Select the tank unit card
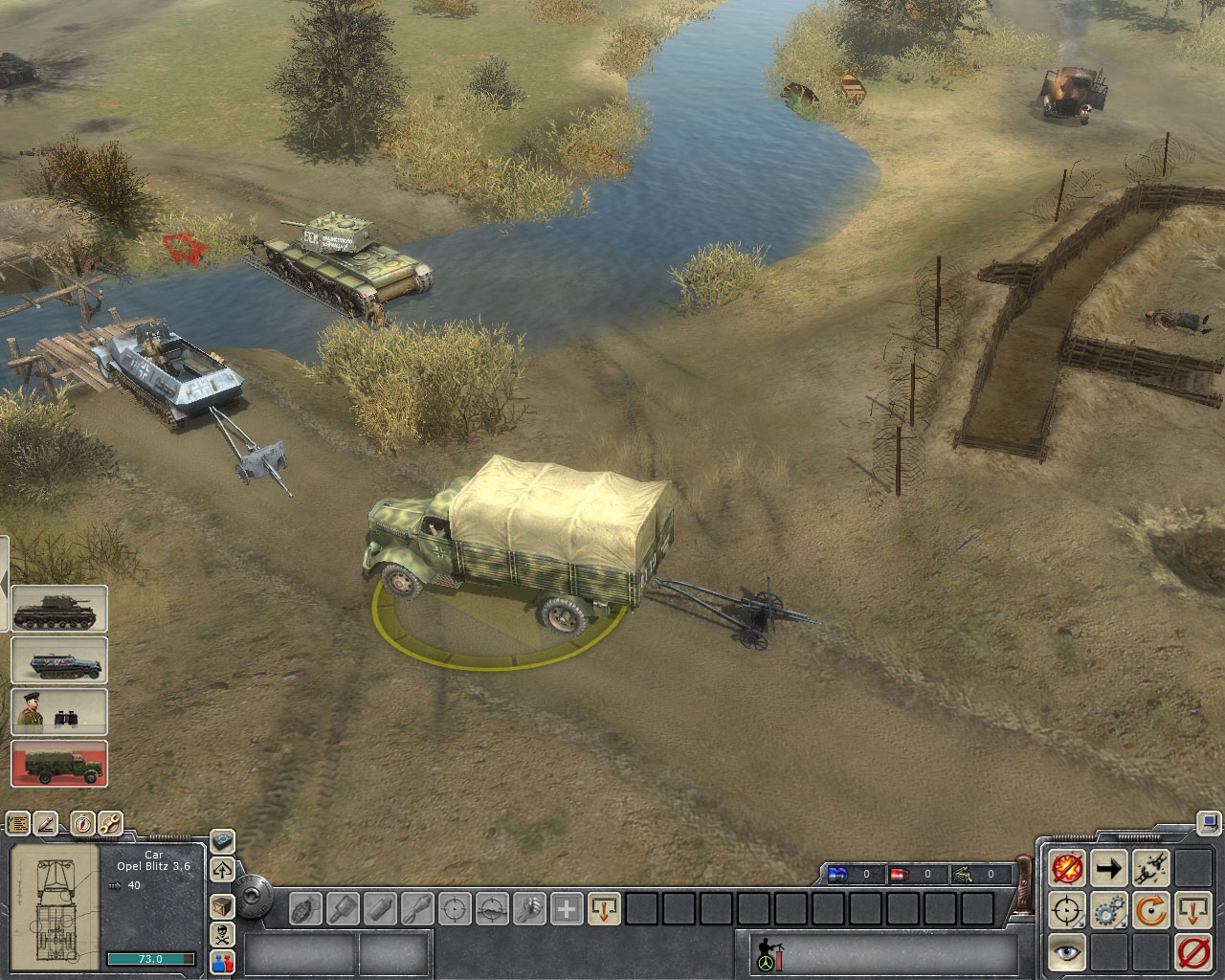 [x=59, y=610]
